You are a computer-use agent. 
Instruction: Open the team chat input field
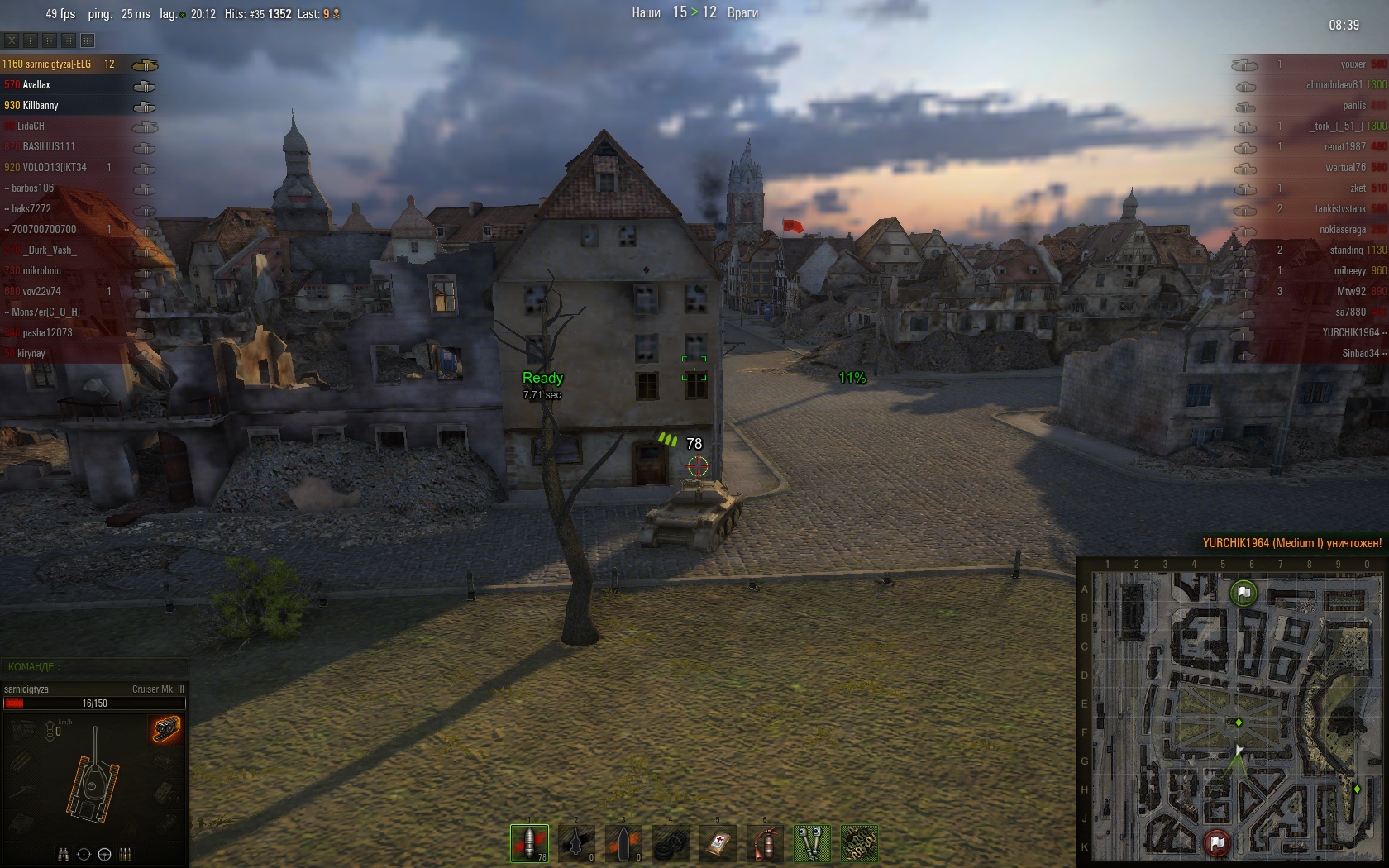point(94,667)
